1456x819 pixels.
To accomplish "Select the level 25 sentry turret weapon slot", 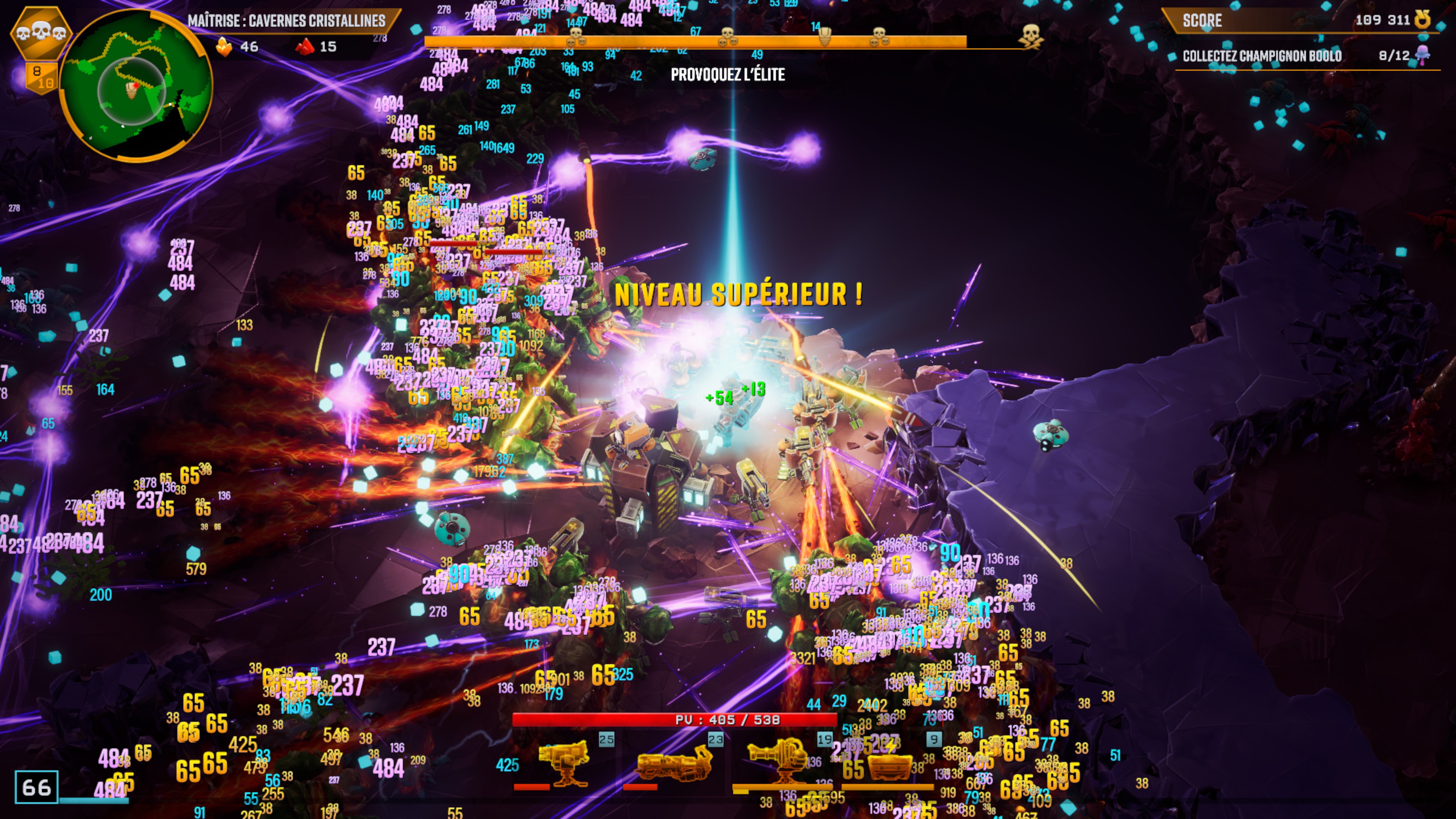I will point(564,763).
